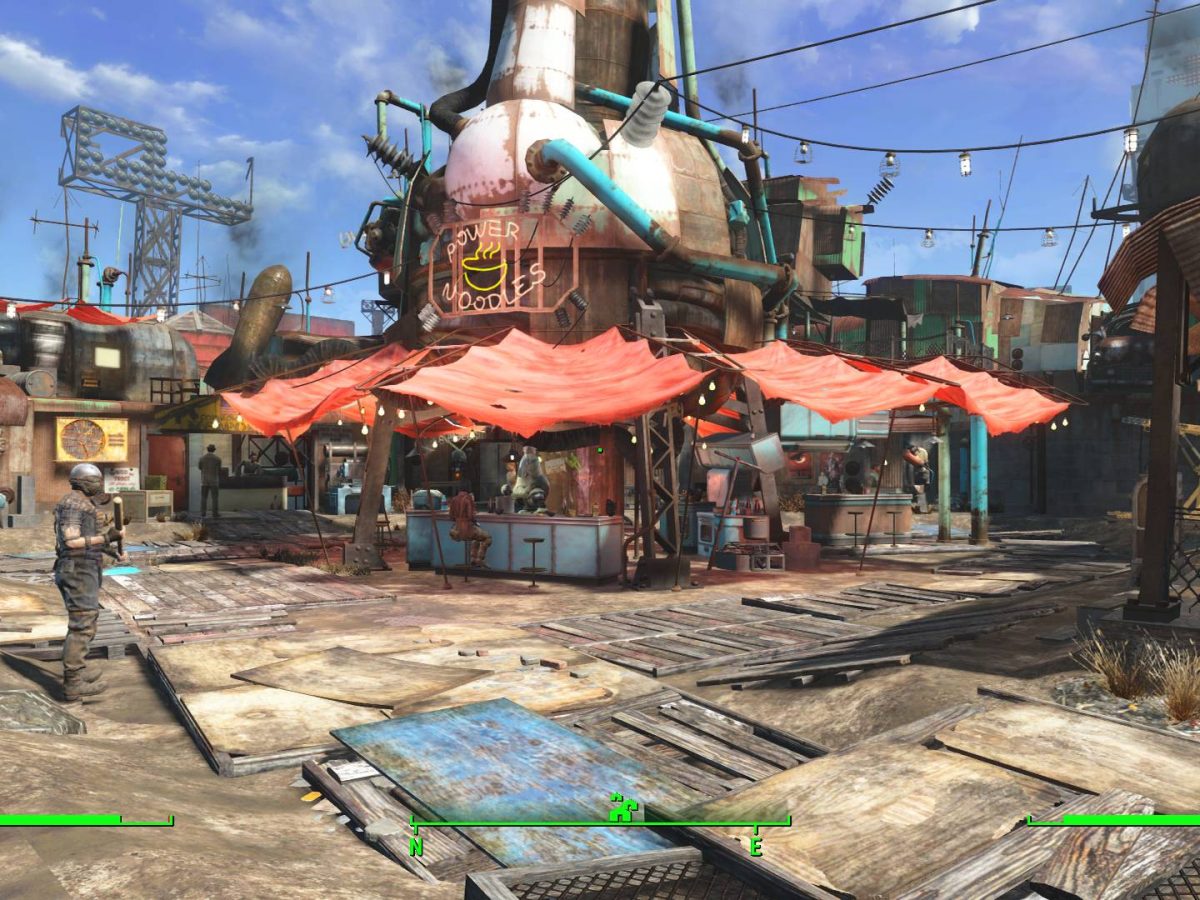Image resolution: width=1200 pixels, height=900 pixels.
Task: Click the green location marker on the compass
Action: pos(622,807)
